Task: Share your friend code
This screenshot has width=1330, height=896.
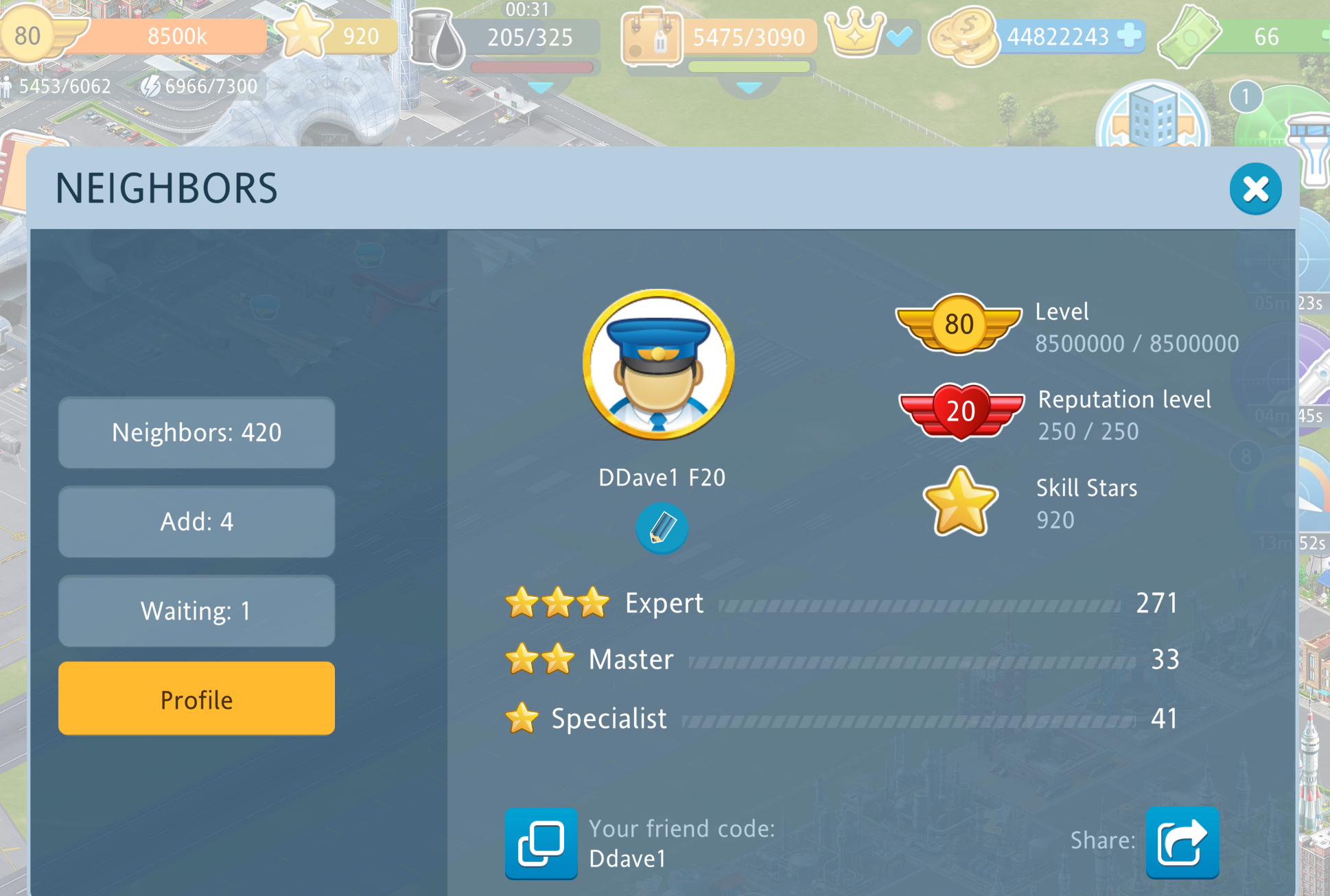Action: click(1182, 842)
